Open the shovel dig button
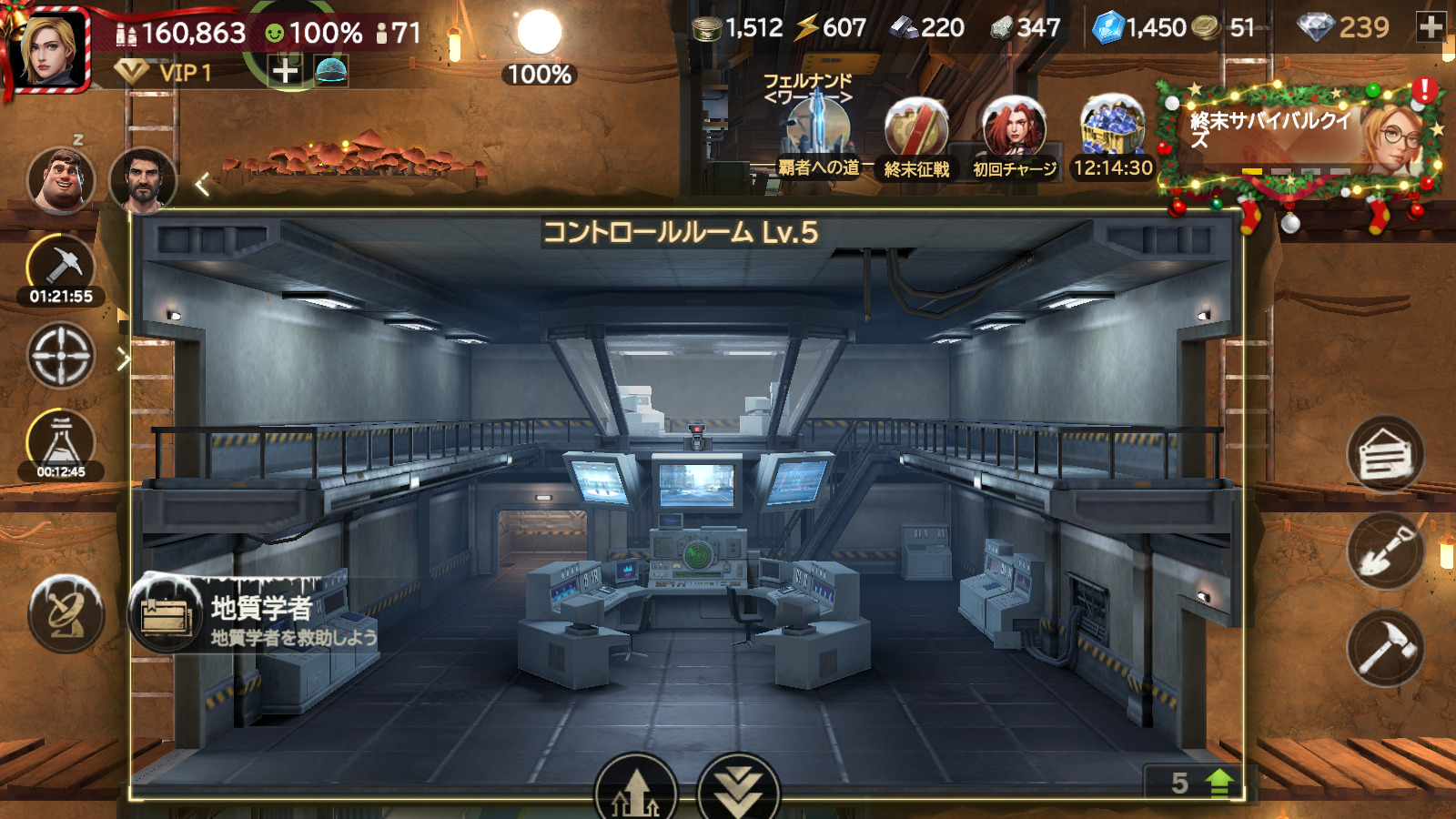The height and width of the screenshot is (819, 1456). coord(1385,551)
